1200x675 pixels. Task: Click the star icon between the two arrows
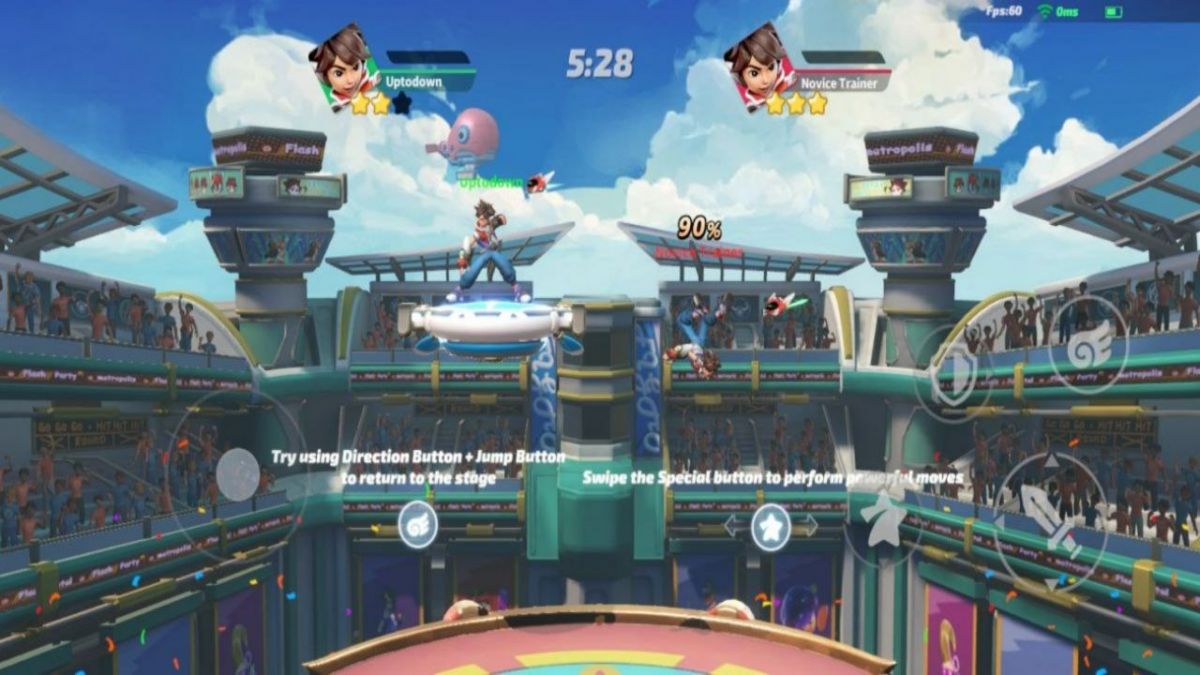[x=771, y=526]
